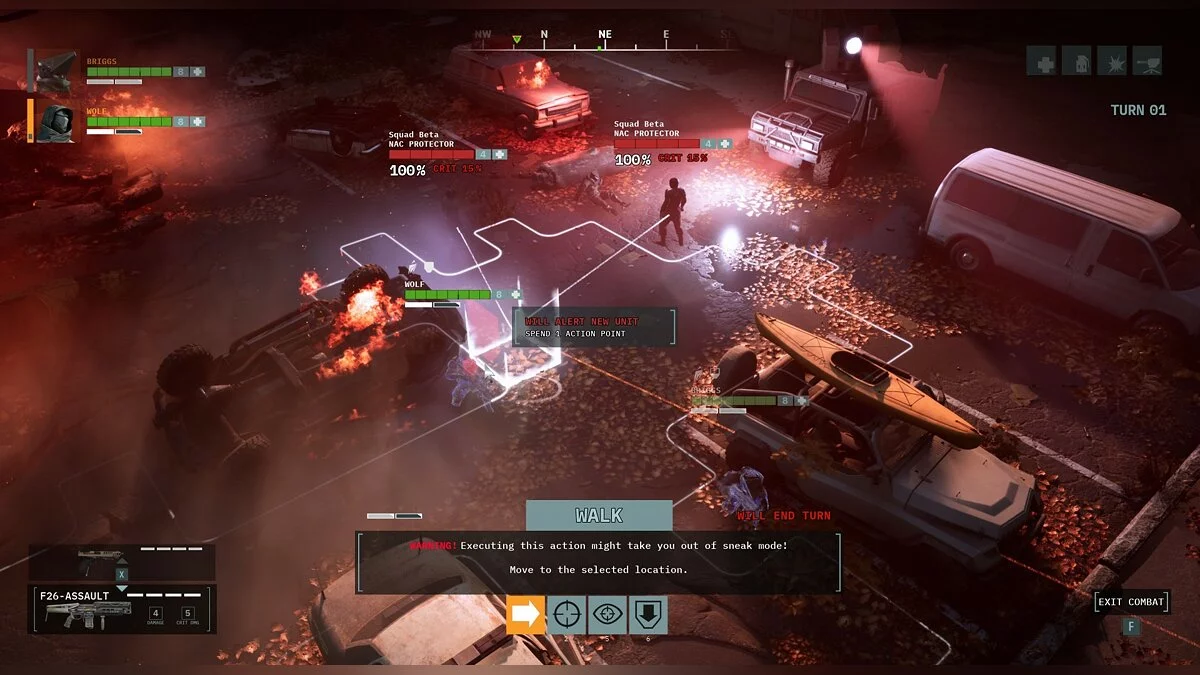The image size is (1200, 675).
Task: Select Wolf's squad portrait
Action: coord(55,121)
